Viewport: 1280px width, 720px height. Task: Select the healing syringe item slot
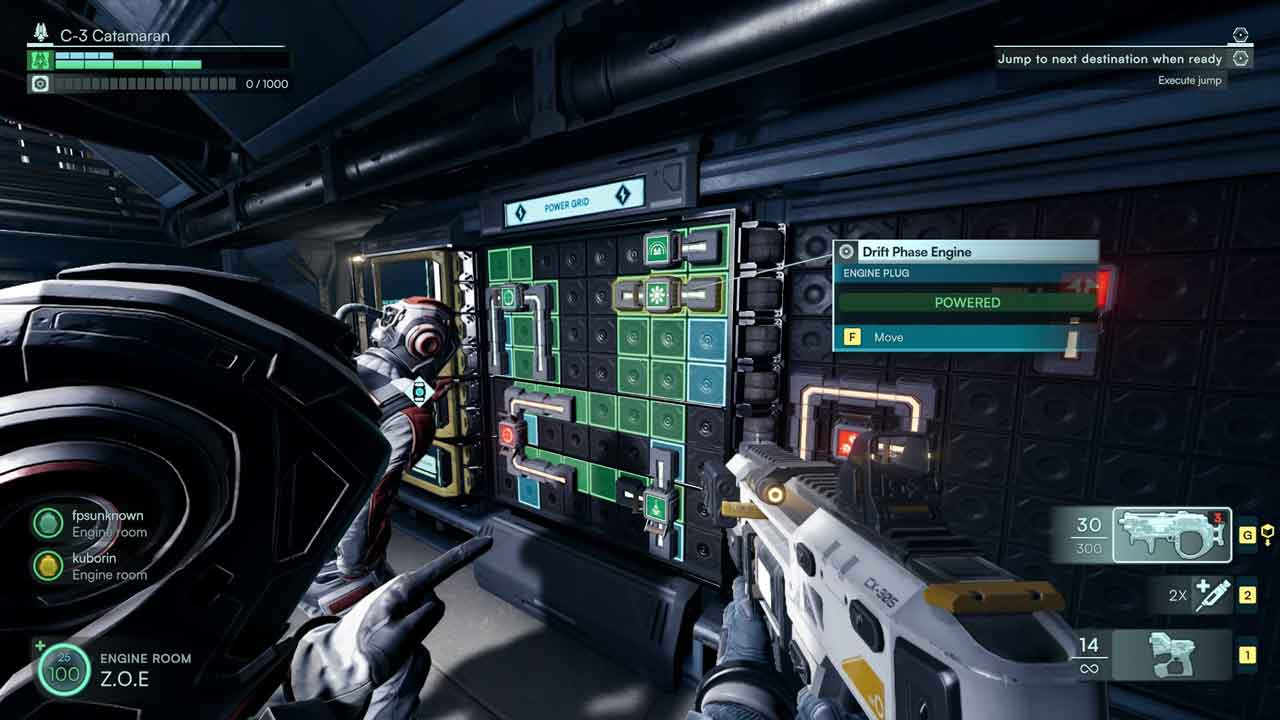coord(1212,595)
